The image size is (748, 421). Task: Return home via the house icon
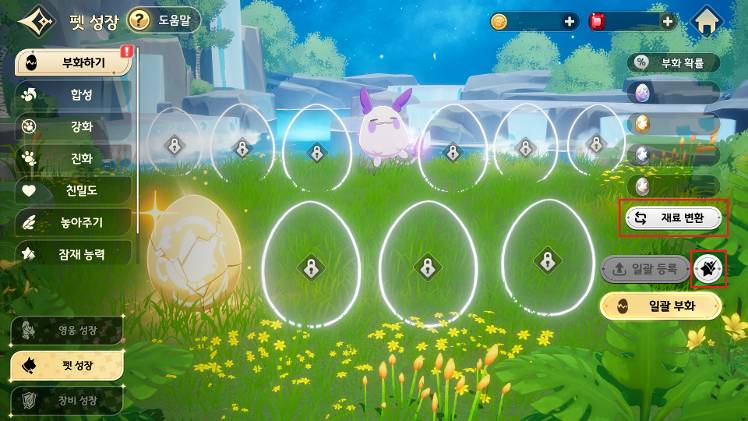708,21
